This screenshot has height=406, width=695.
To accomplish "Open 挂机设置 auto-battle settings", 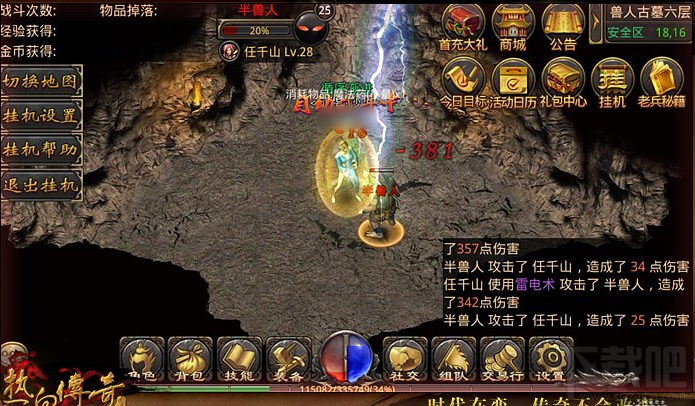I will pos(40,116).
